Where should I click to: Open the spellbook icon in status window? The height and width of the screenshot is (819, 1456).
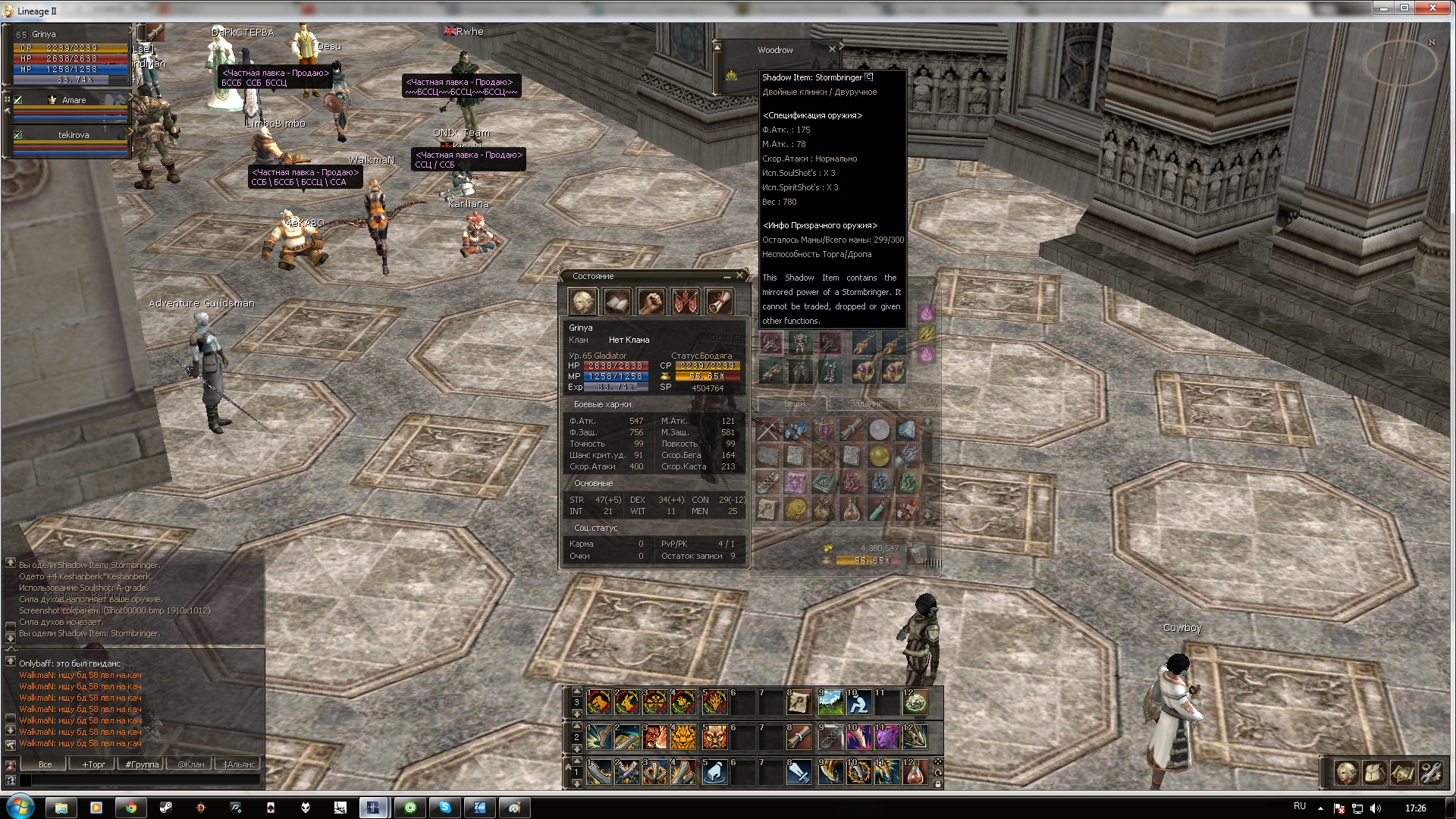pyautogui.click(x=617, y=303)
